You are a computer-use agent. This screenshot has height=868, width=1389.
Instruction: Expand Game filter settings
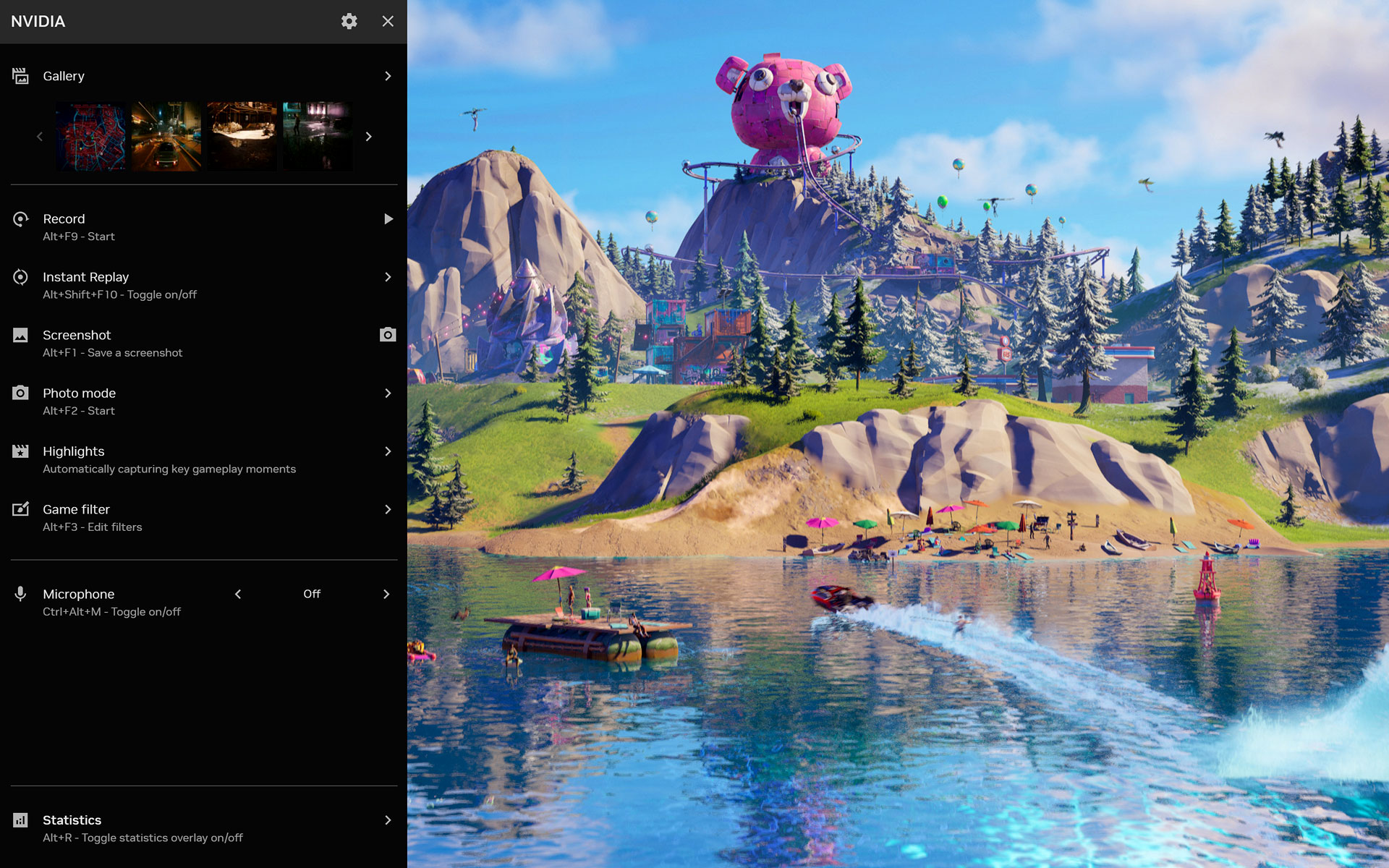(388, 509)
